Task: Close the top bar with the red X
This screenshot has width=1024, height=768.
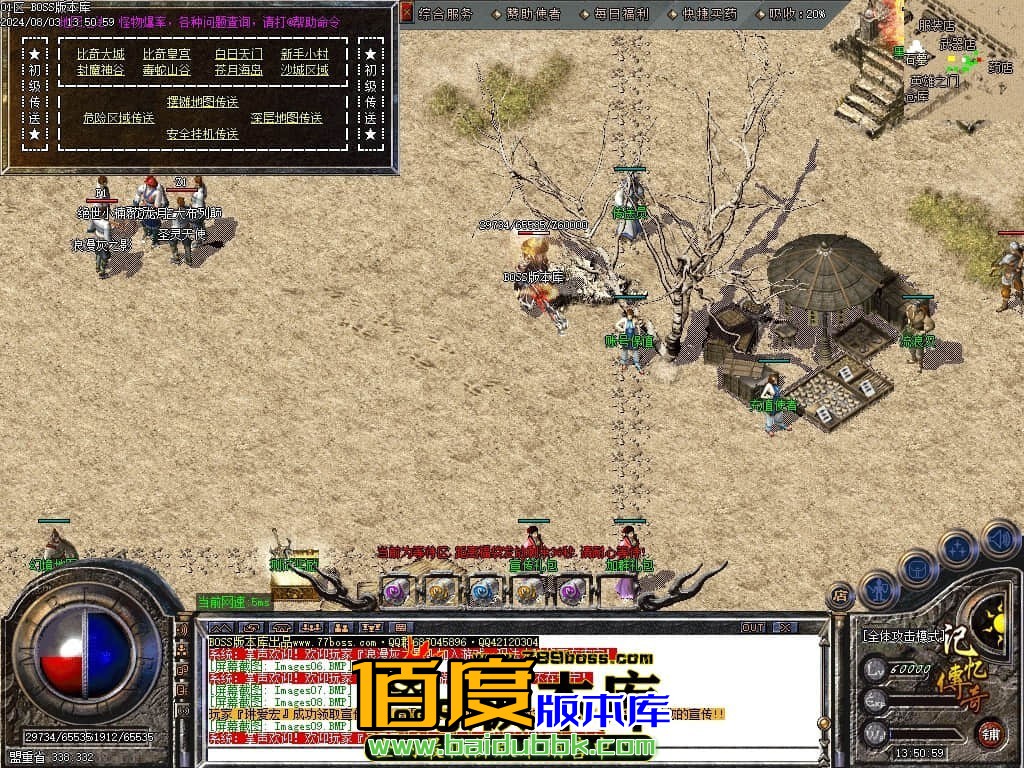Action: point(406,14)
